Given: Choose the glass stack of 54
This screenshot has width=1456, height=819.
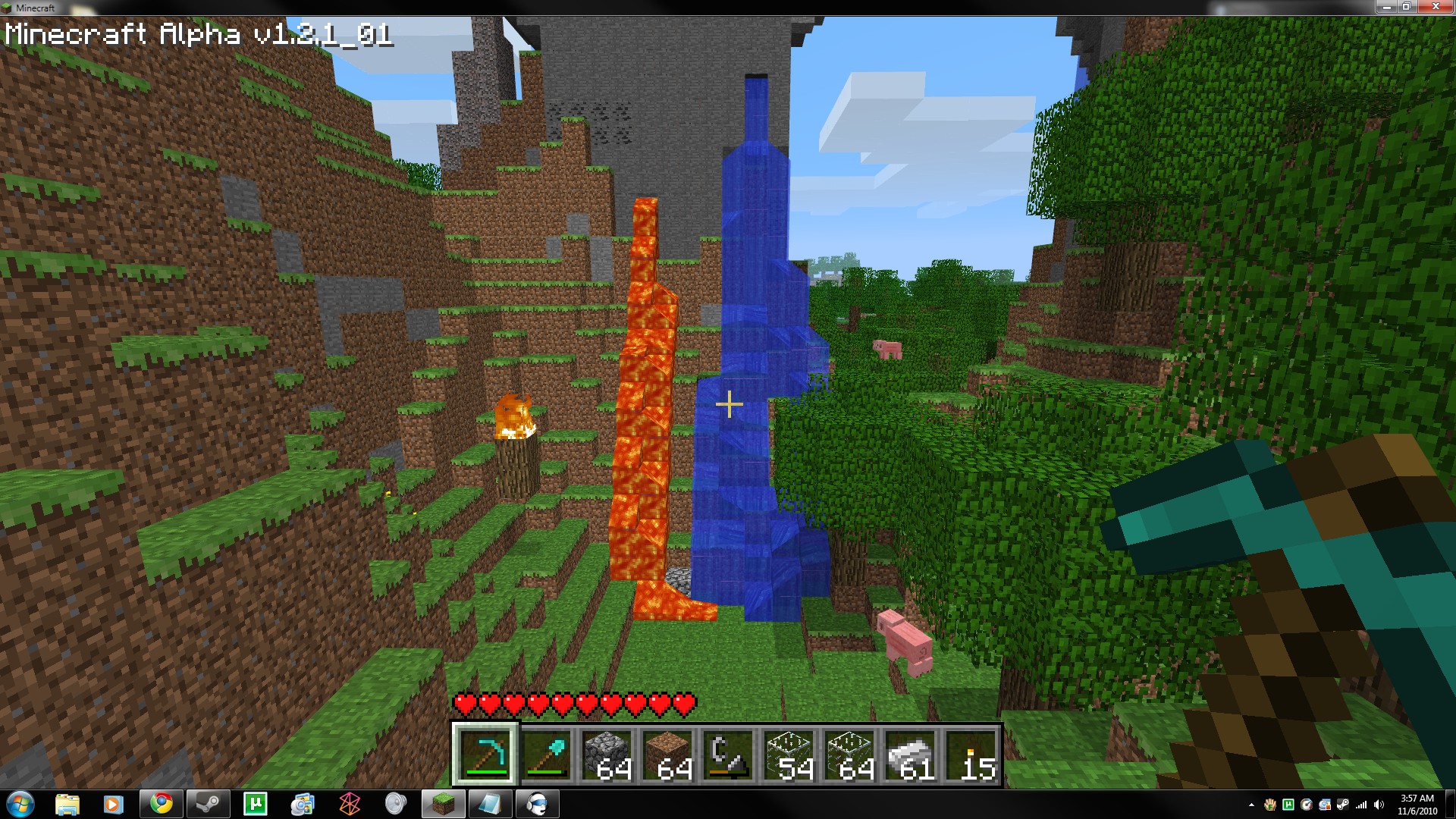Looking at the screenshot, I should pos(789,754).
